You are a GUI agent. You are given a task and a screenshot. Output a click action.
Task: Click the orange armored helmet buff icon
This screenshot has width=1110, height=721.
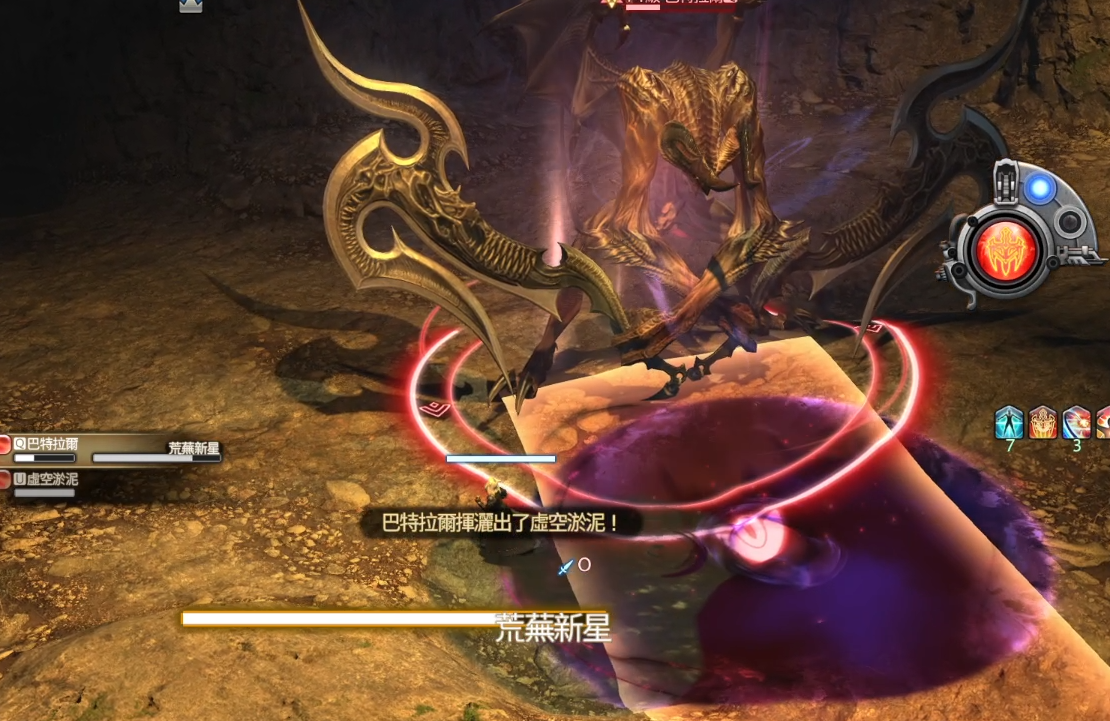(x=1043, y=422)
